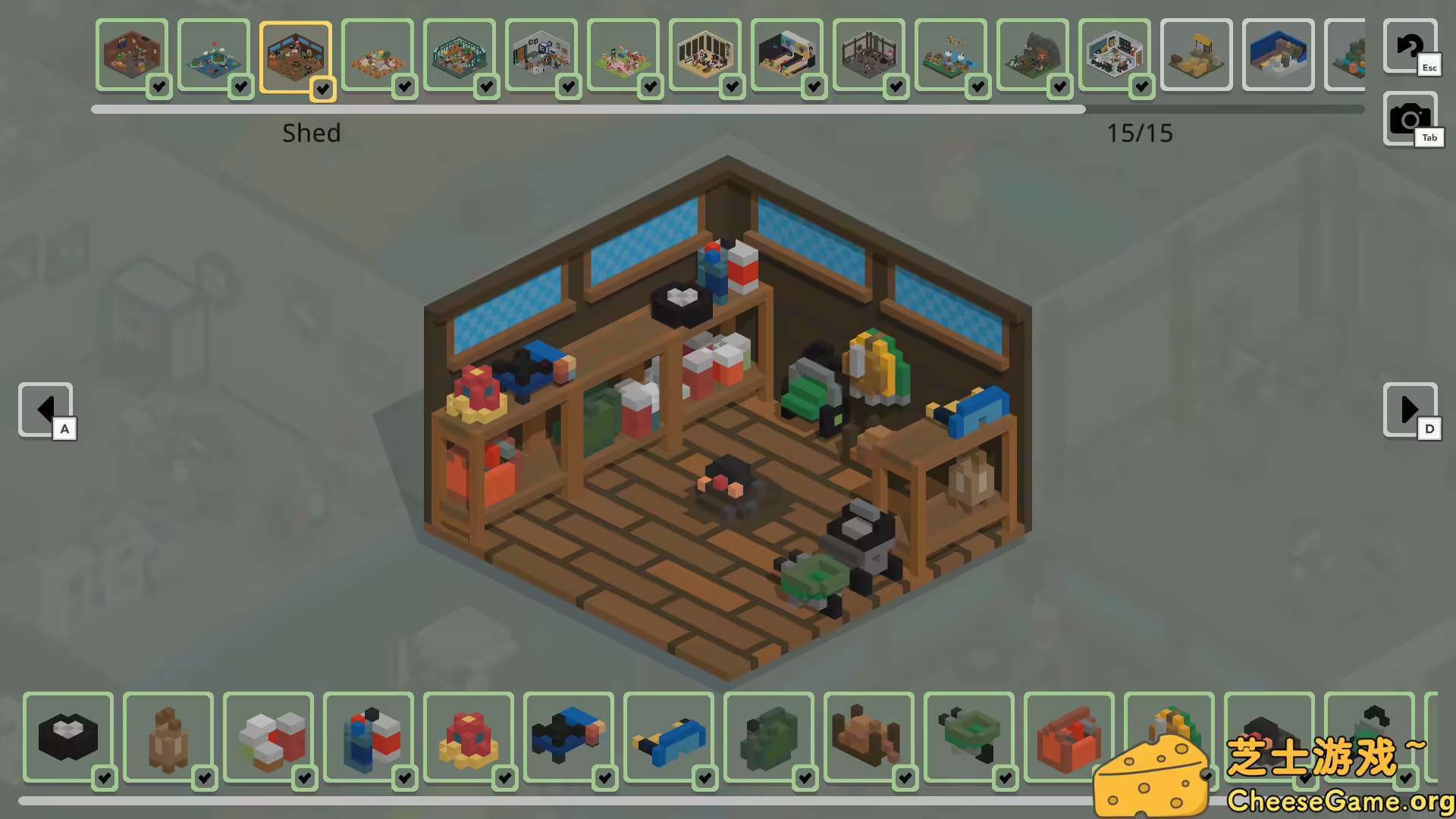Click the 15/15 progress indicator
The height and width of the screenshot is (819, 1456).
(1139, 133)
